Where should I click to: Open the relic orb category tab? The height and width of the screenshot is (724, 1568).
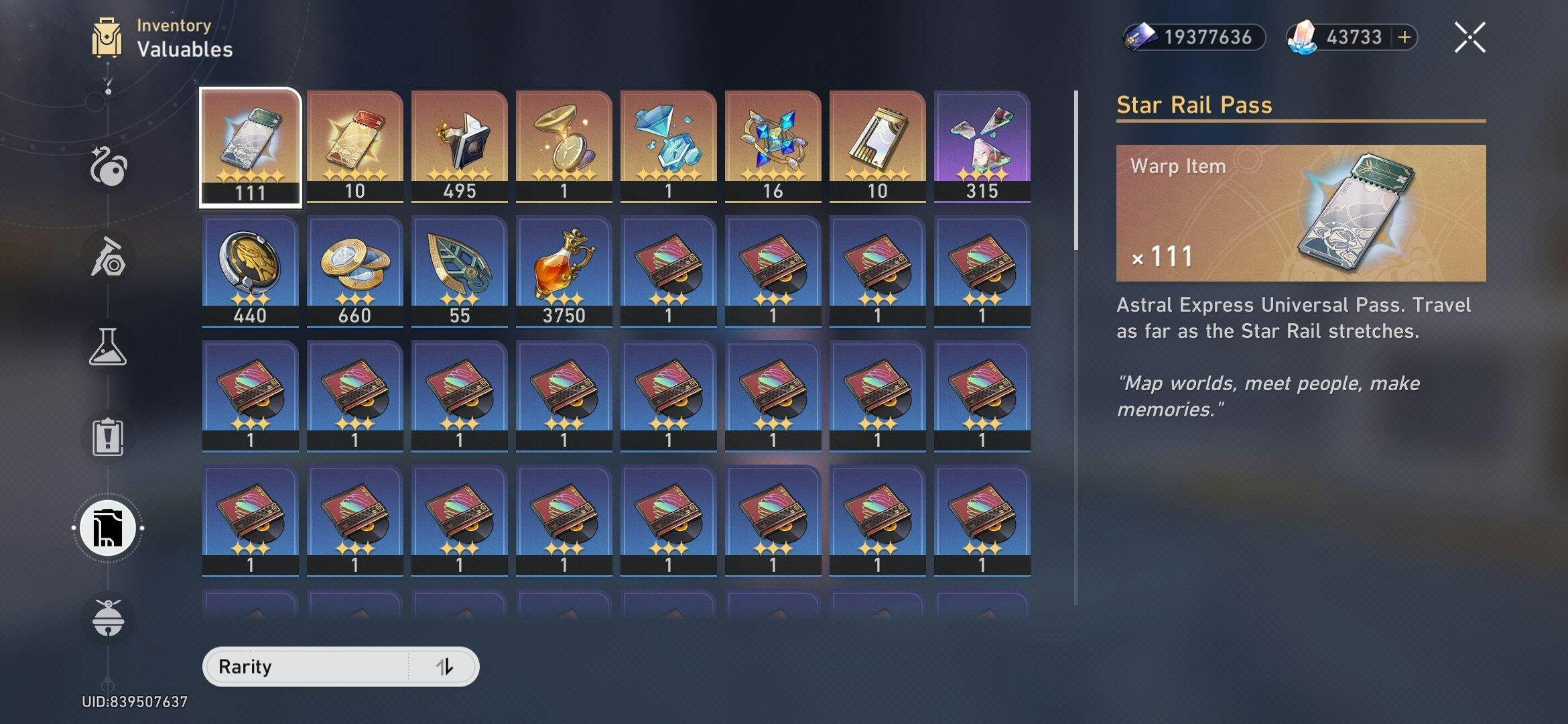pyautogui.click(x=108, y=166)
